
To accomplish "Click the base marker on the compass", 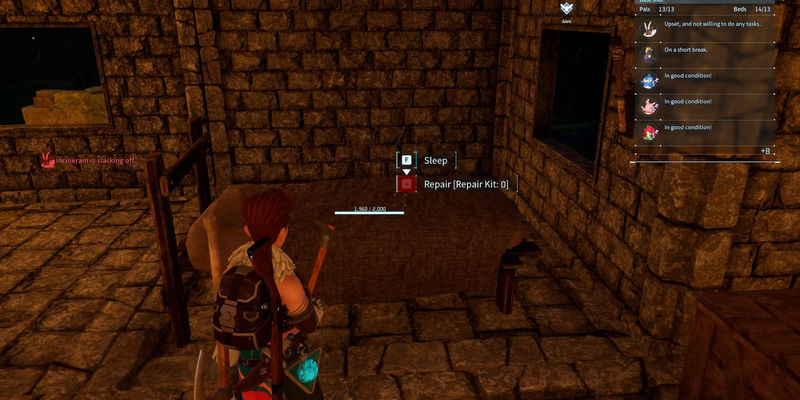I will 567,8.
